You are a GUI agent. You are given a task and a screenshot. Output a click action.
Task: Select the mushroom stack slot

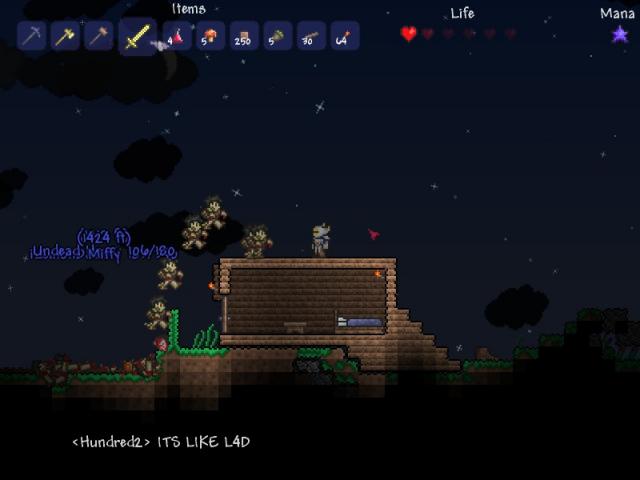[210, 37]
